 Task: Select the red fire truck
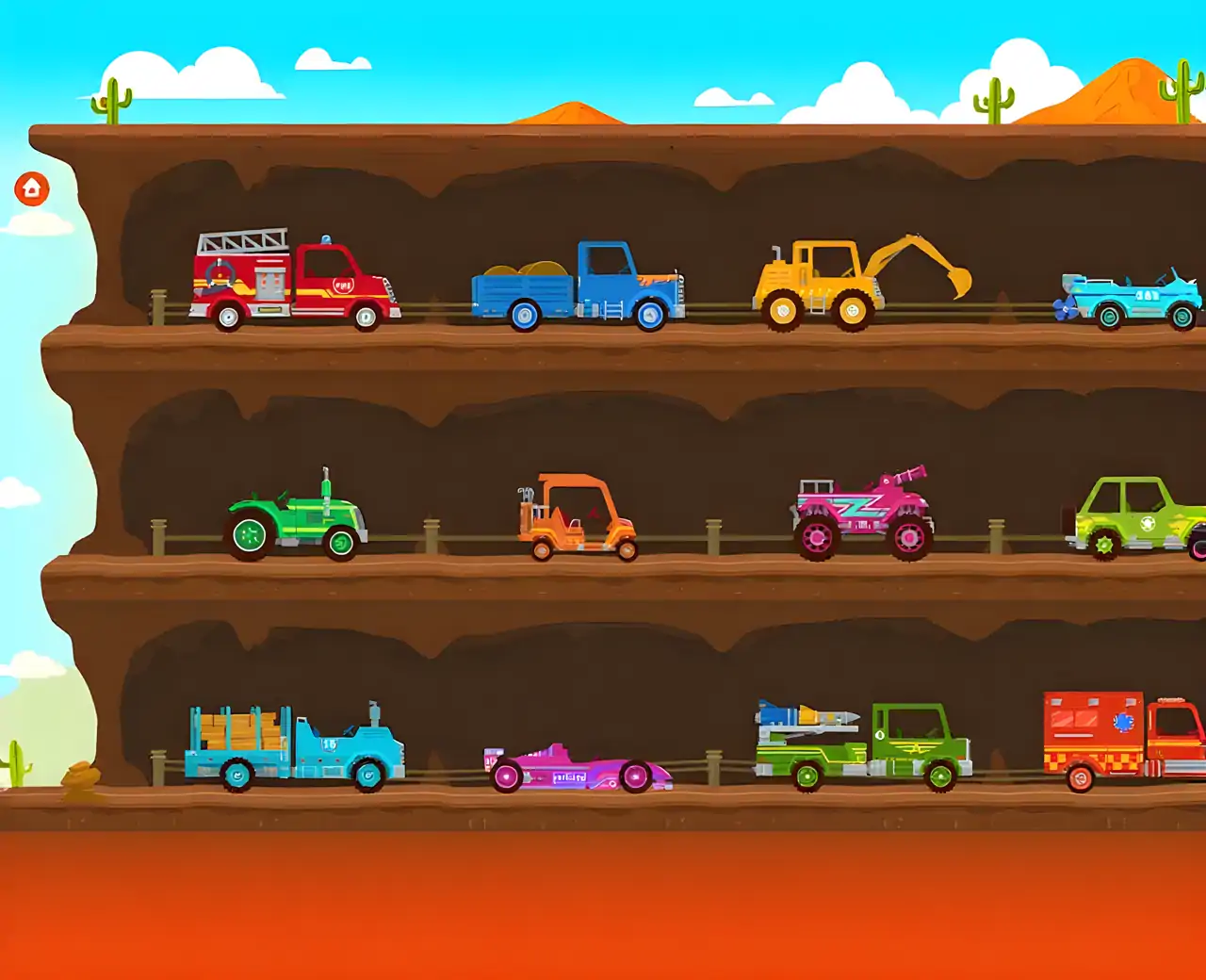click(292, 283)
